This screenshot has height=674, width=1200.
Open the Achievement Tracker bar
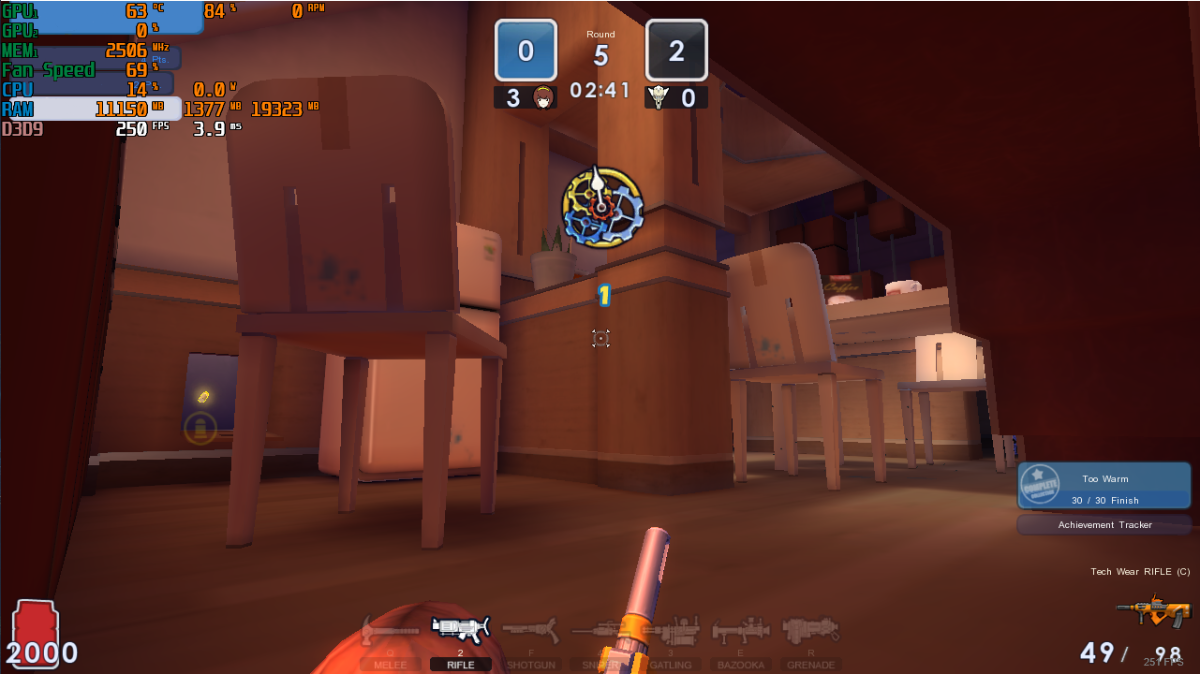pyautogui.click(x=1104, y=525)
